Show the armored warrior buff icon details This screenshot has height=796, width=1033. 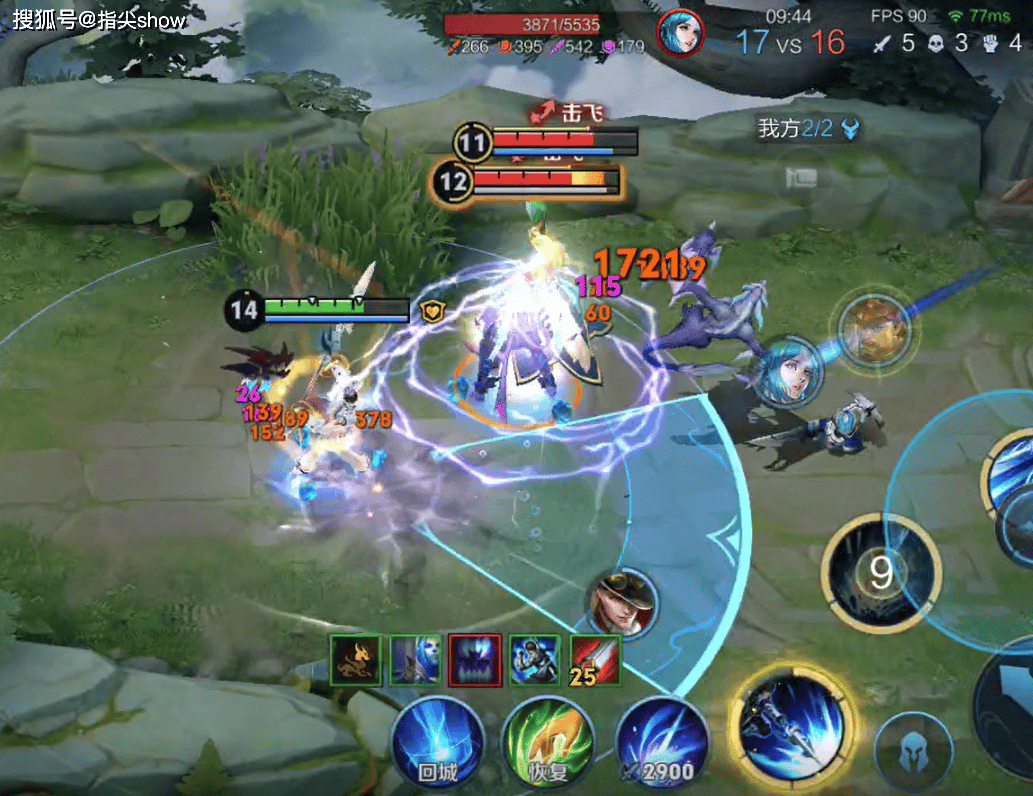click(535, 660)
